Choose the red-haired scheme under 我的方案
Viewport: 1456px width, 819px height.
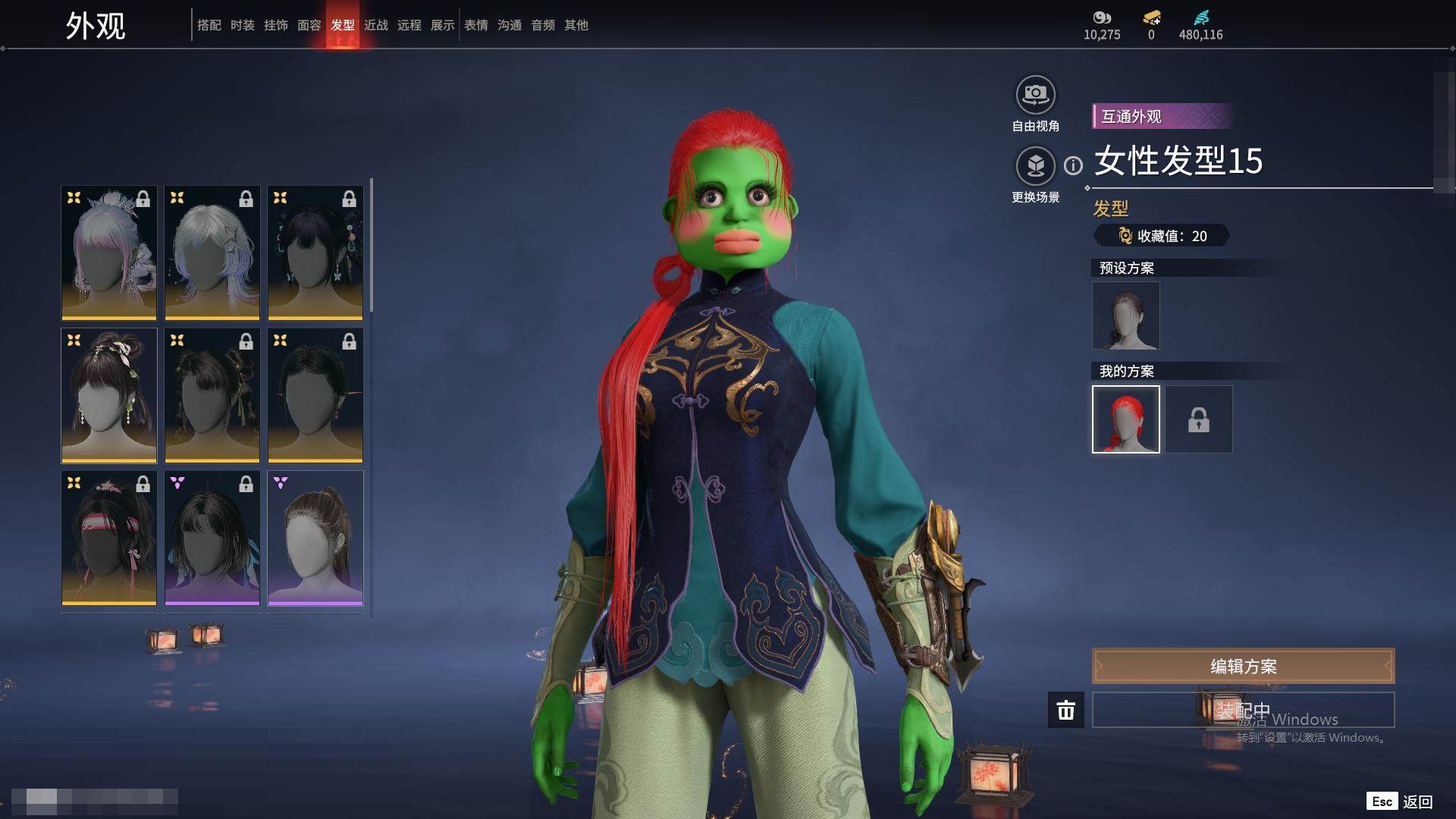click(1125, 419)
